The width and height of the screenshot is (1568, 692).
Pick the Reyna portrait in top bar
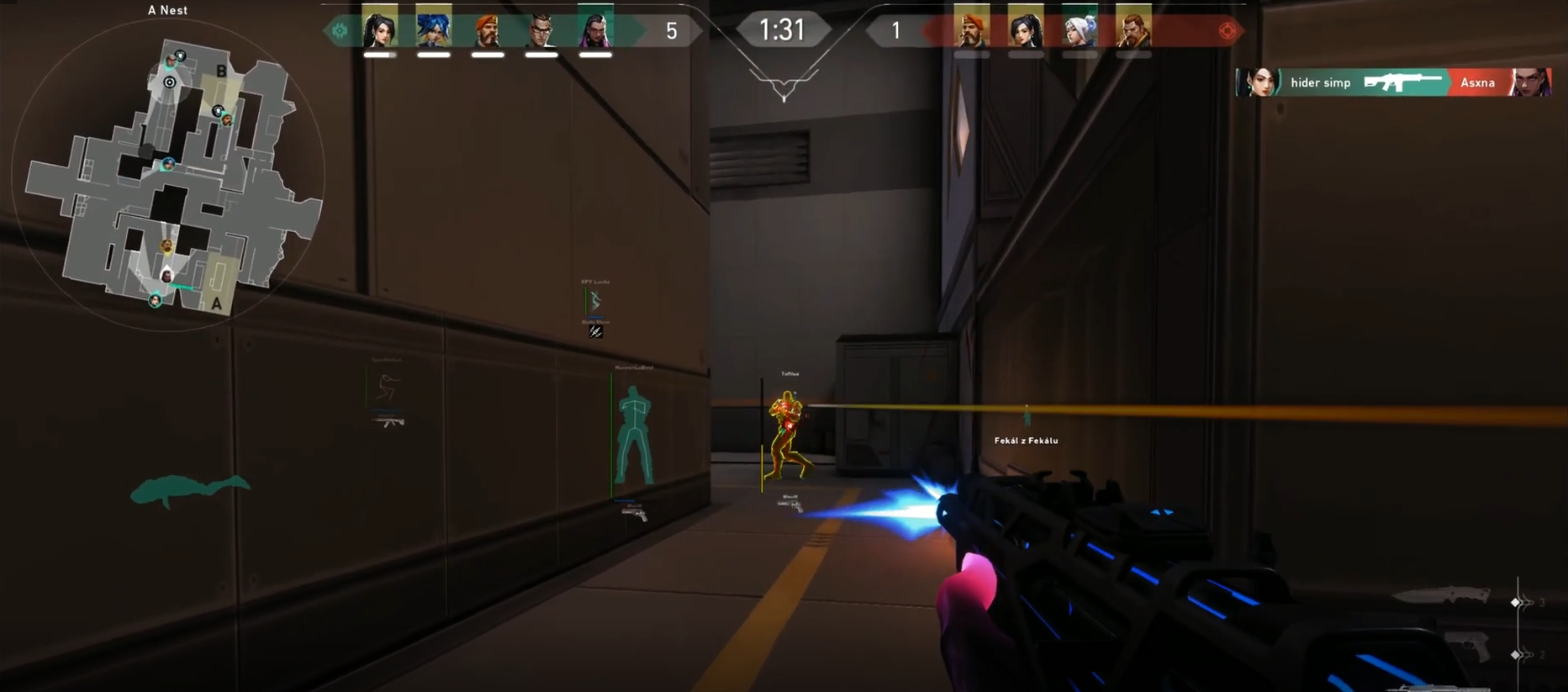click(595, 30)
